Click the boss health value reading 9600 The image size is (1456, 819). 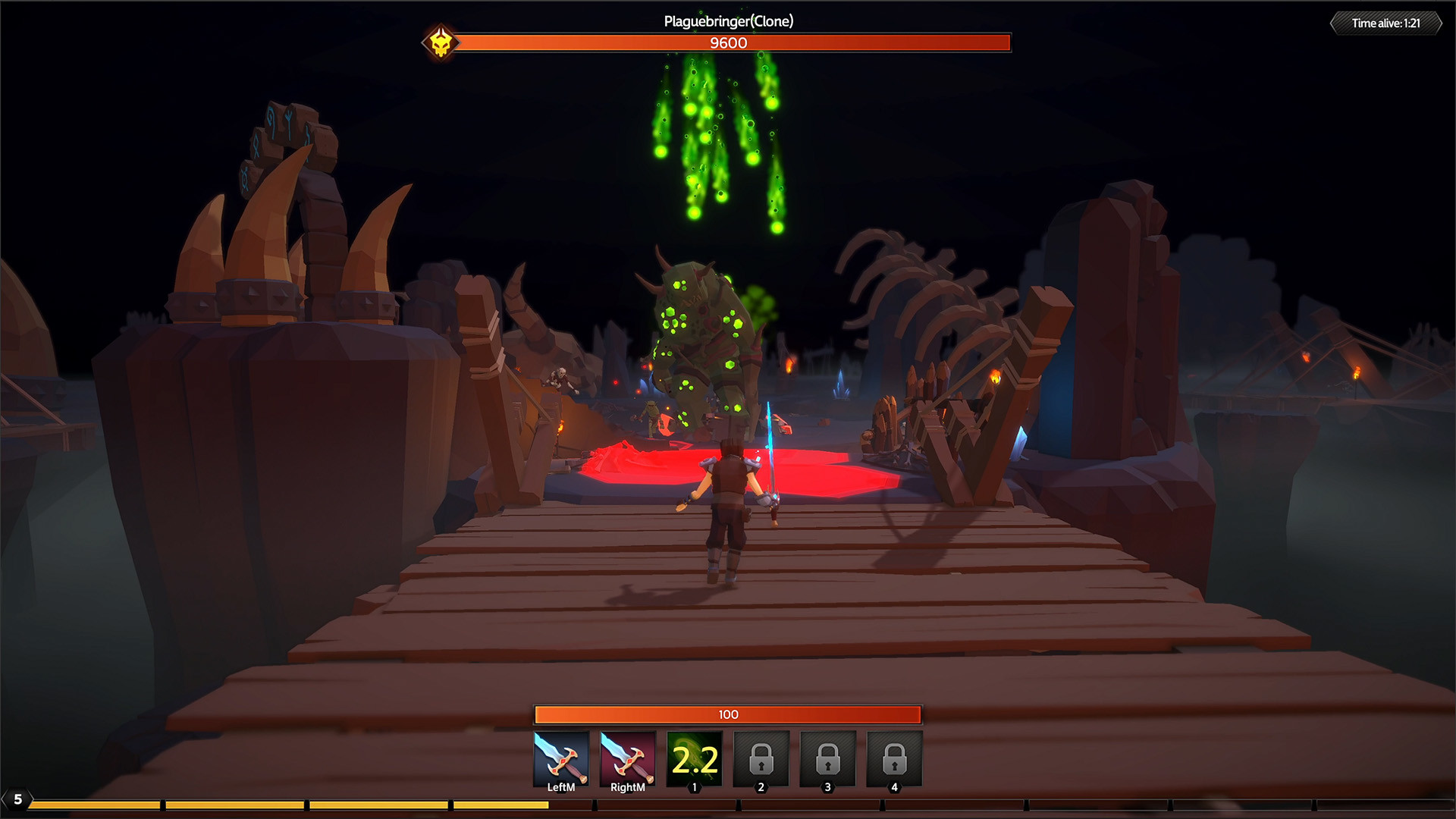pos(726,44)
